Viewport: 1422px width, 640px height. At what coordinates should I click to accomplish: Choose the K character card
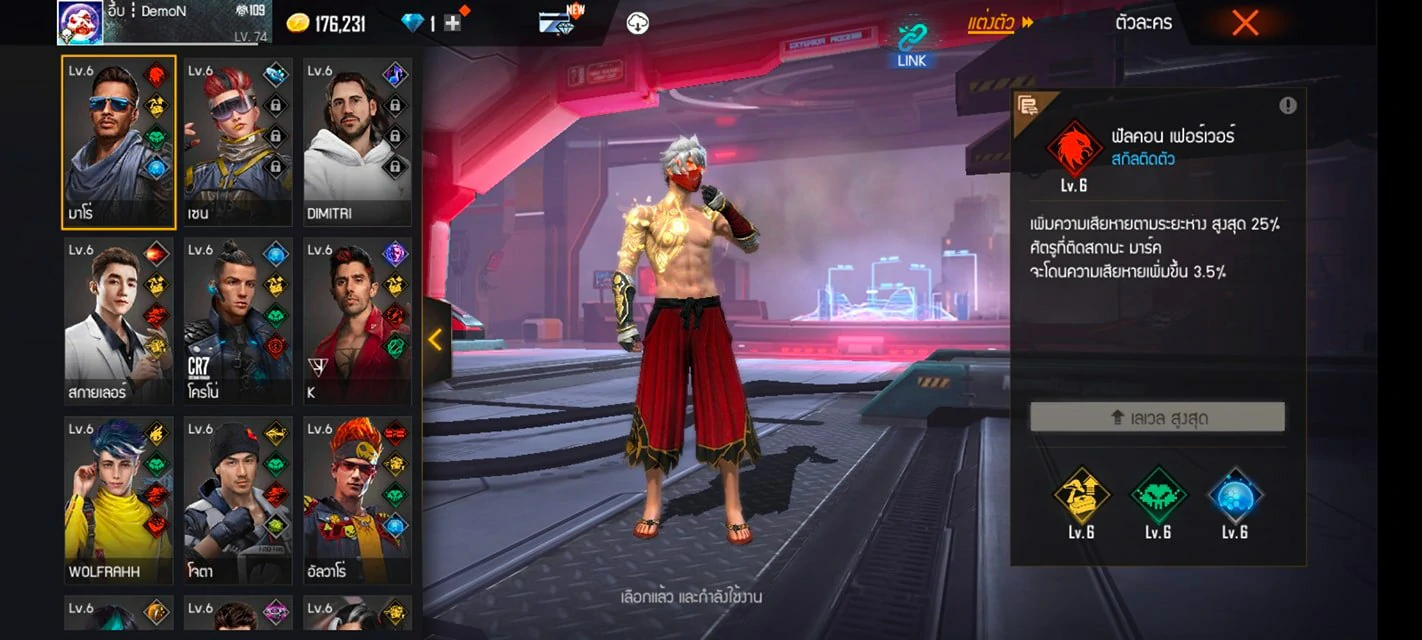357,321
